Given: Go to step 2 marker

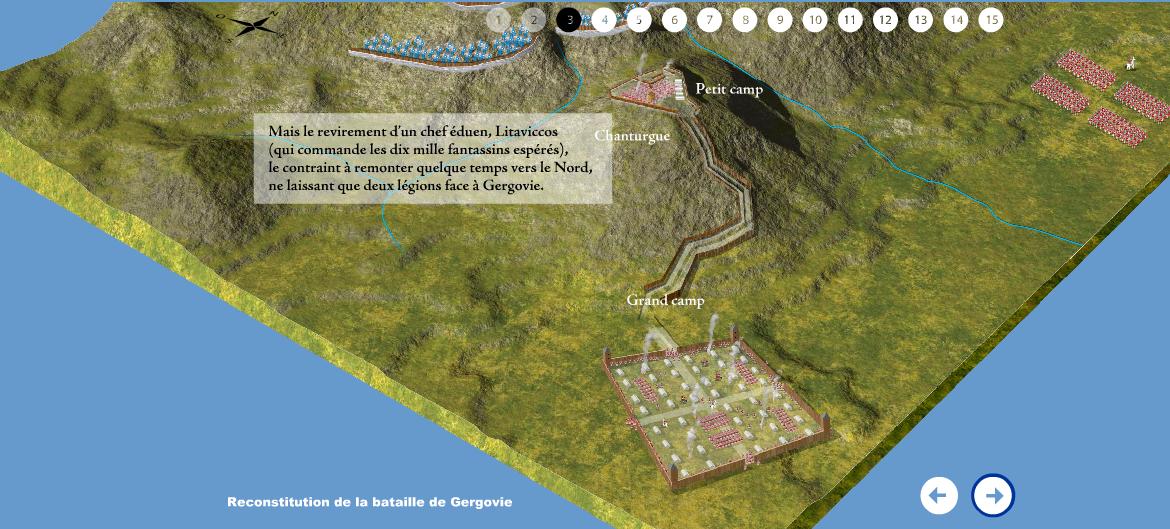Looking at the screenshot, I should click(x=534, y=20).
